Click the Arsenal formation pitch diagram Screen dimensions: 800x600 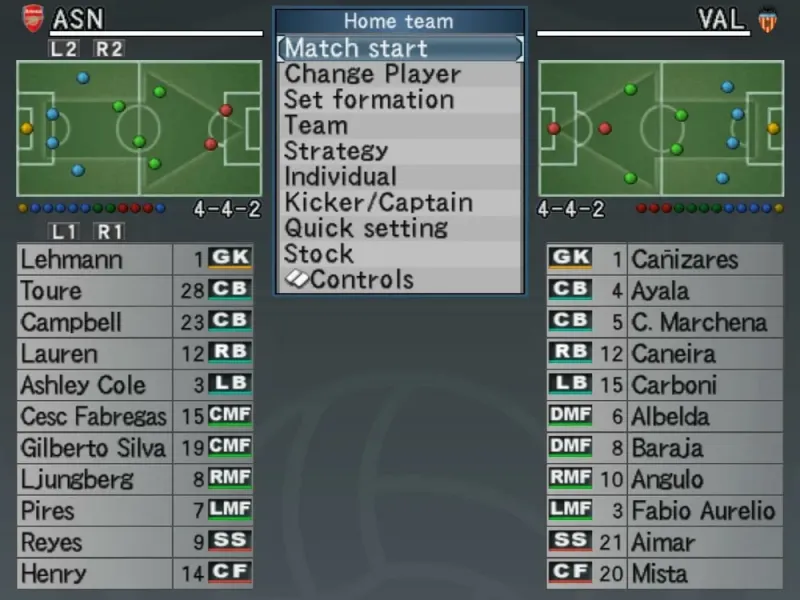139,128
